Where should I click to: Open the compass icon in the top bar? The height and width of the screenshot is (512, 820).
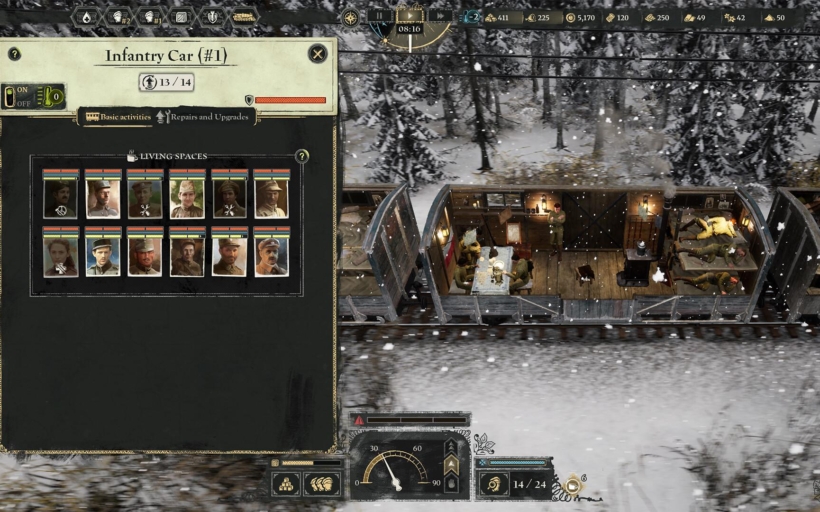[350, 17]
